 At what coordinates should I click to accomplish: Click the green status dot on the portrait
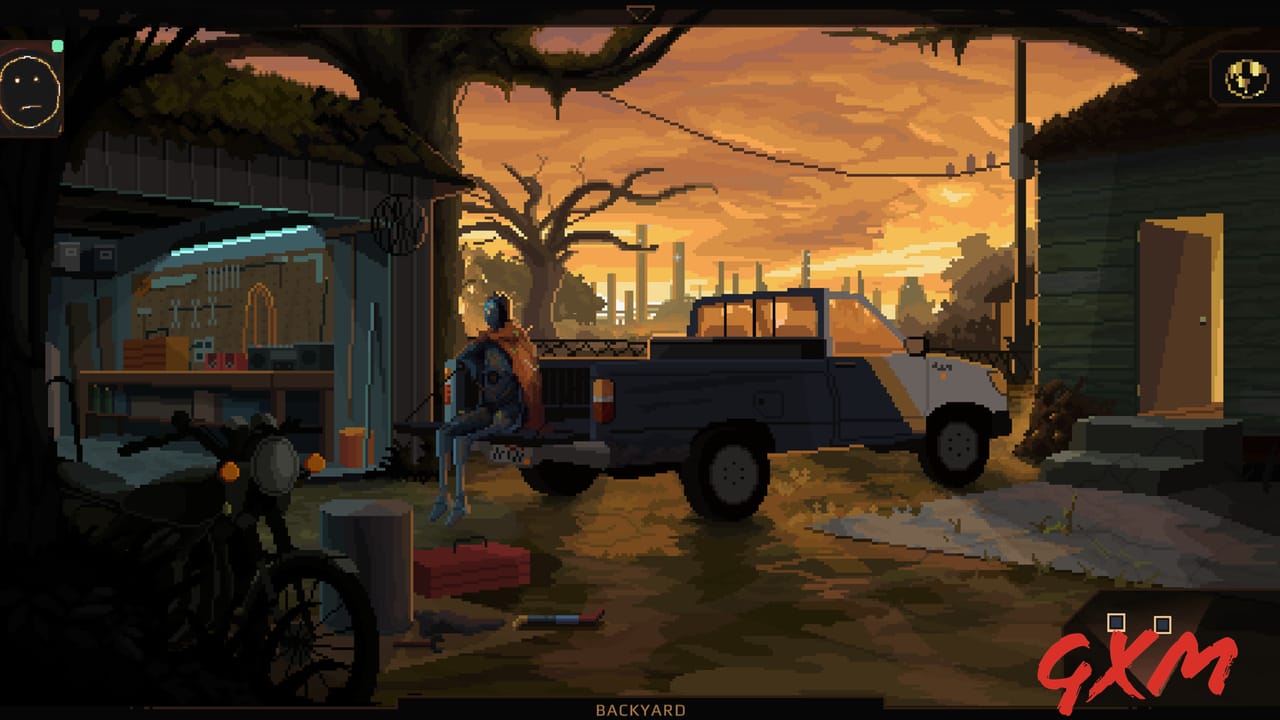tap(58, 44)
